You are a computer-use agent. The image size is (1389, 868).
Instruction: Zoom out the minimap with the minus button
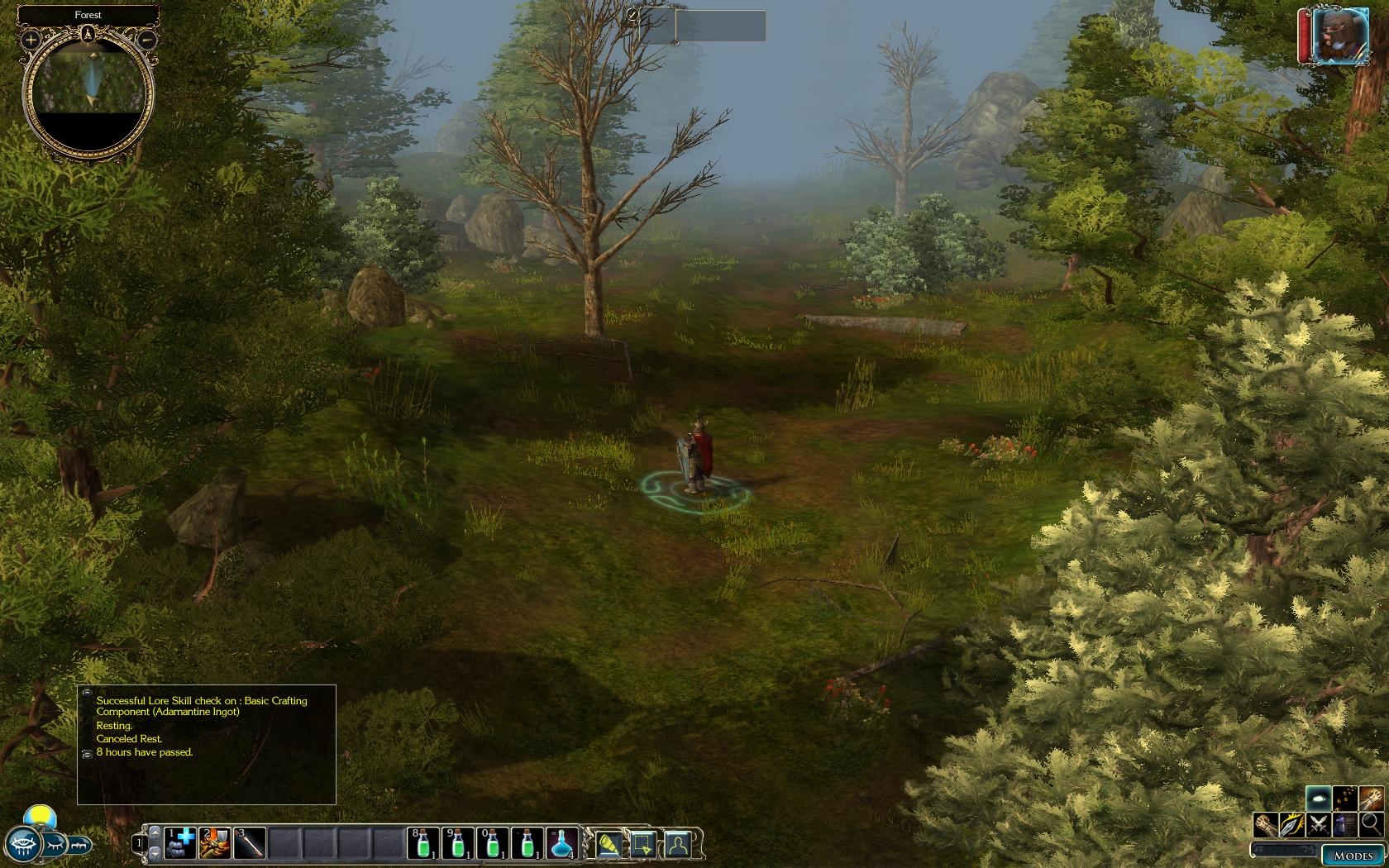[x=146, y=39]
